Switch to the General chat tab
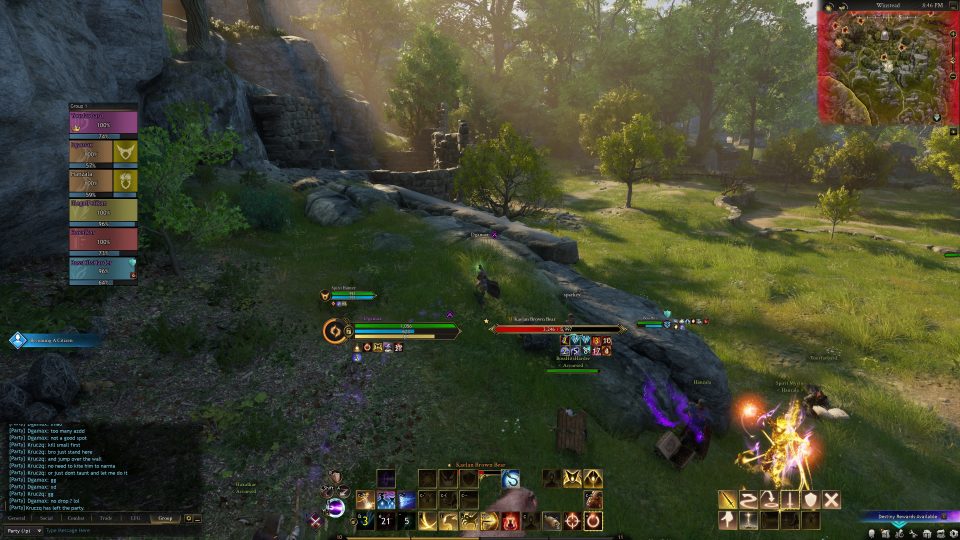This screenshot has height=540, width=960. coord(17,518)
